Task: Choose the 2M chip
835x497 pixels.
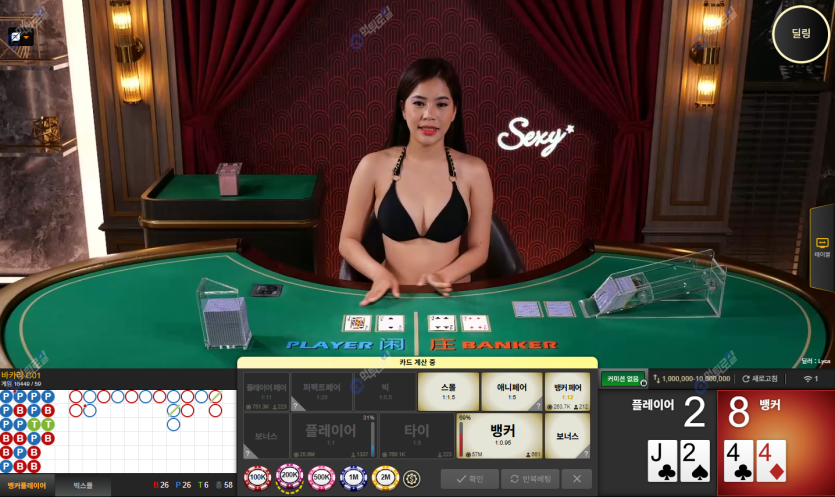Action: coord(386,478)
